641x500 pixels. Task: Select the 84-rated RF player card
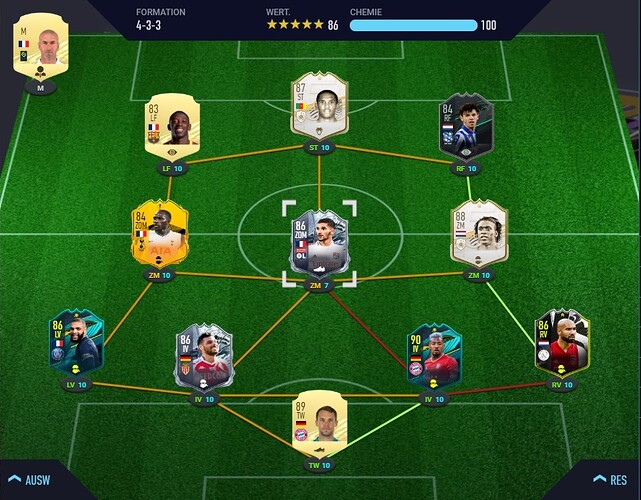[x=467, y=128]
